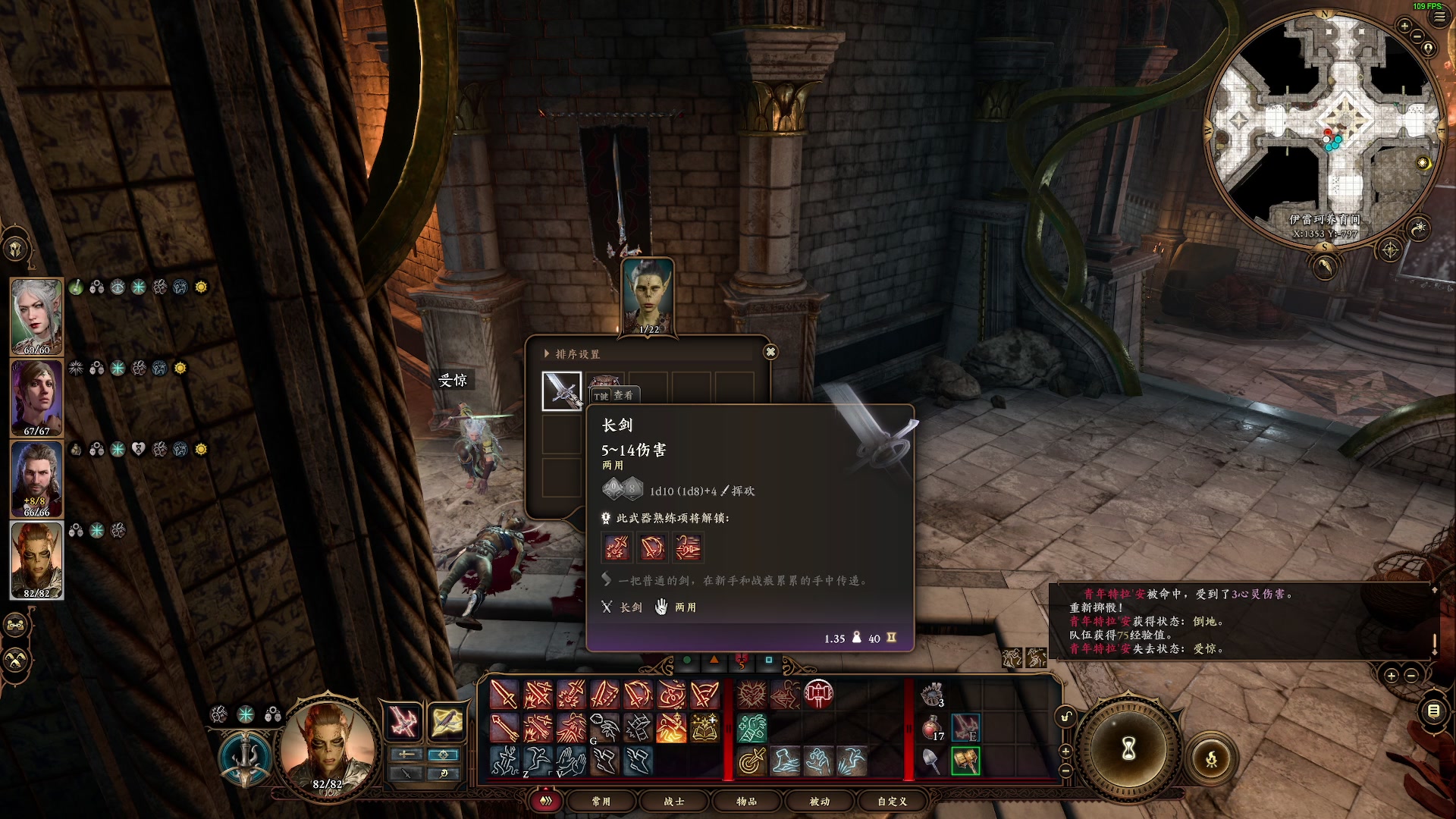
Task: Switch to the 自定义 custom tab
Action: point(892,801)
